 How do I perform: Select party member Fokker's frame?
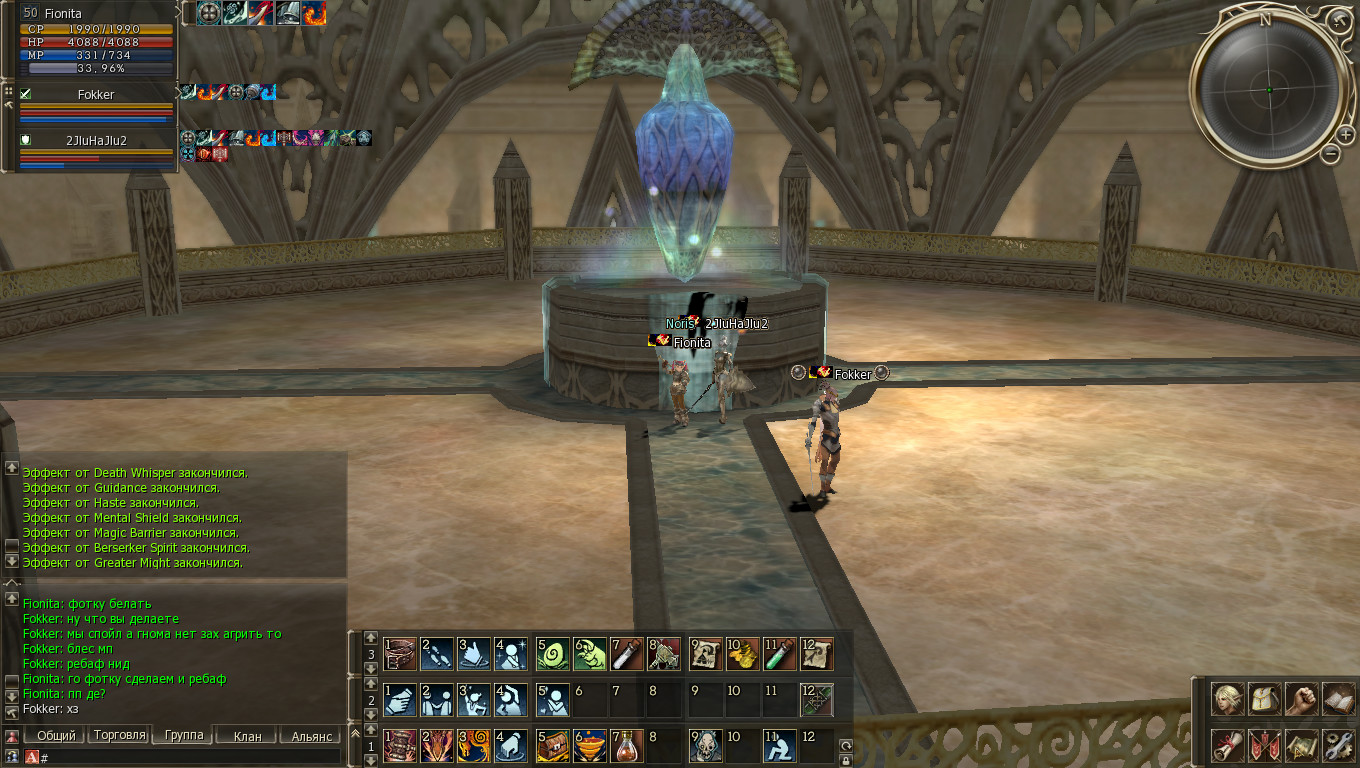tap(95, 104)
